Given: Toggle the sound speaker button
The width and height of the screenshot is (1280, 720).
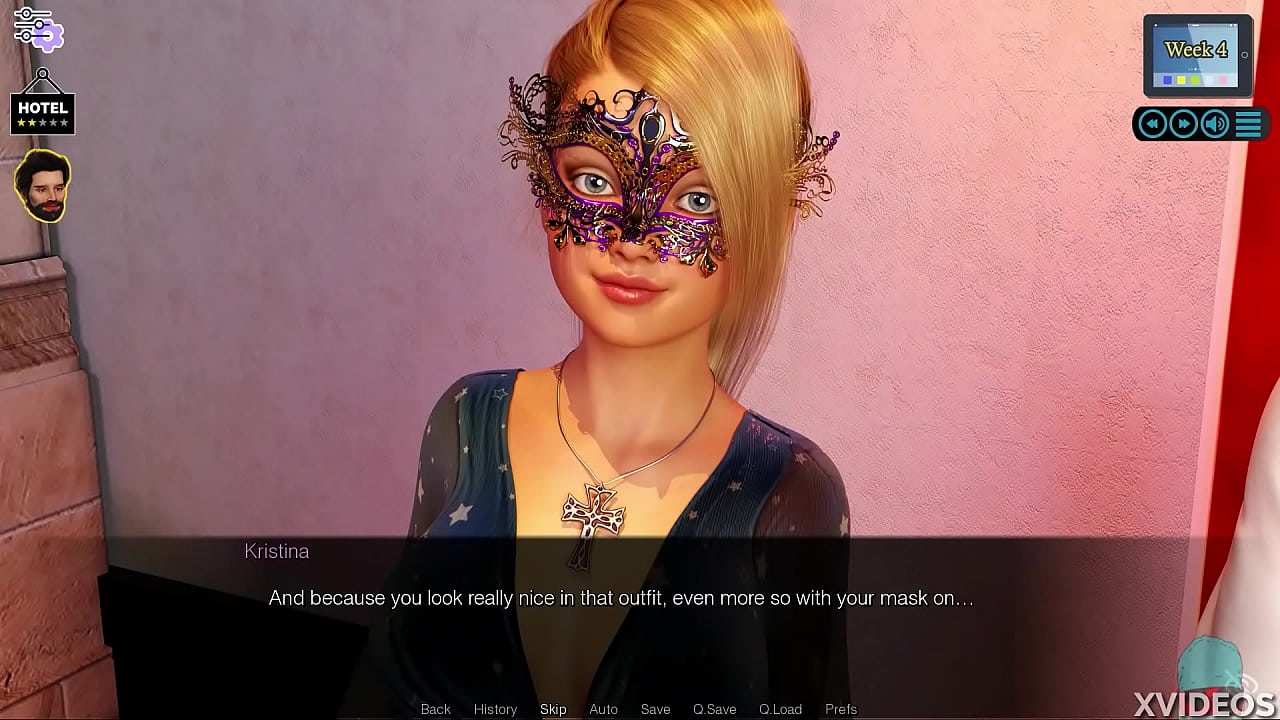Looking at the screenshot, I should coord(1215,124).
